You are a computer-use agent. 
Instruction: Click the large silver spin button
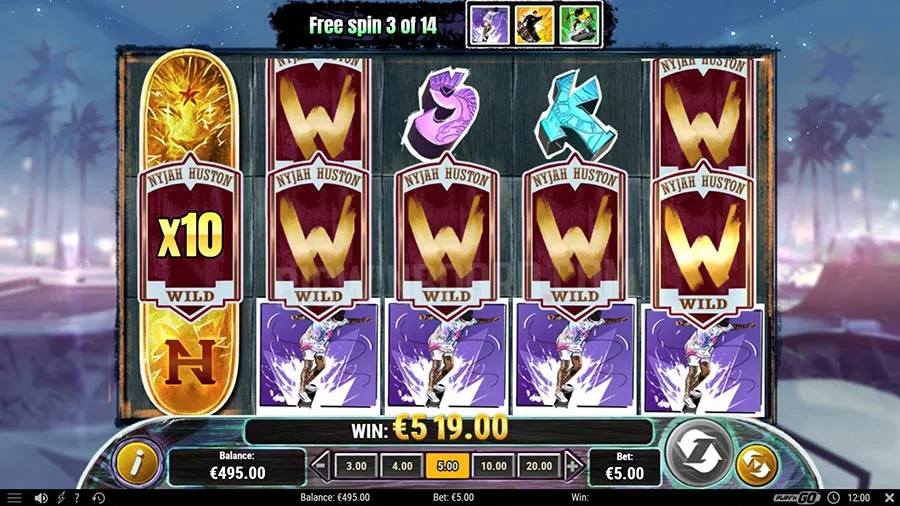tap(700, 452)
